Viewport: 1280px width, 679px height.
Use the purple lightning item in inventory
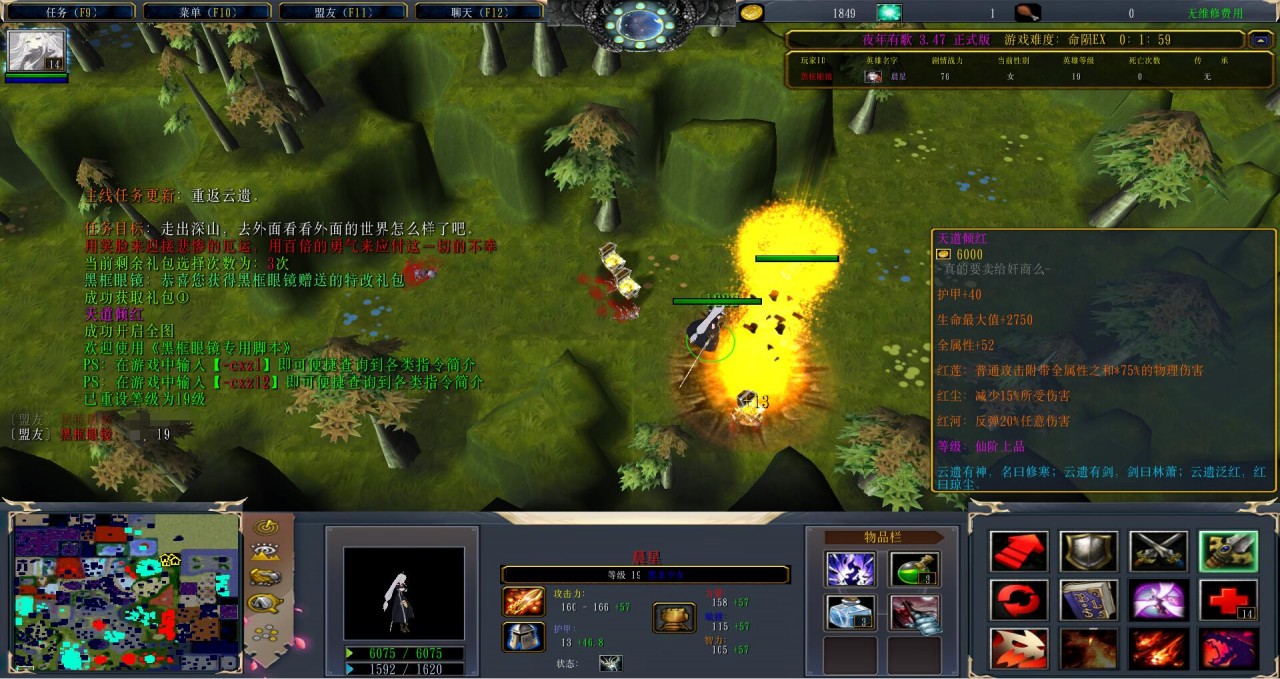(x=851, y=569)
